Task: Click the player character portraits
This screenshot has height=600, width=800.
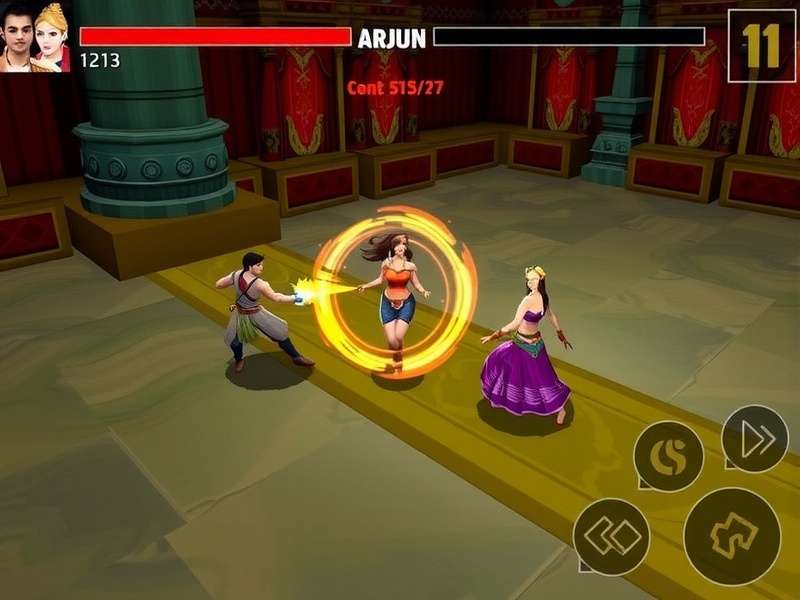Action: pyautogui.click(x=36, y=37)
